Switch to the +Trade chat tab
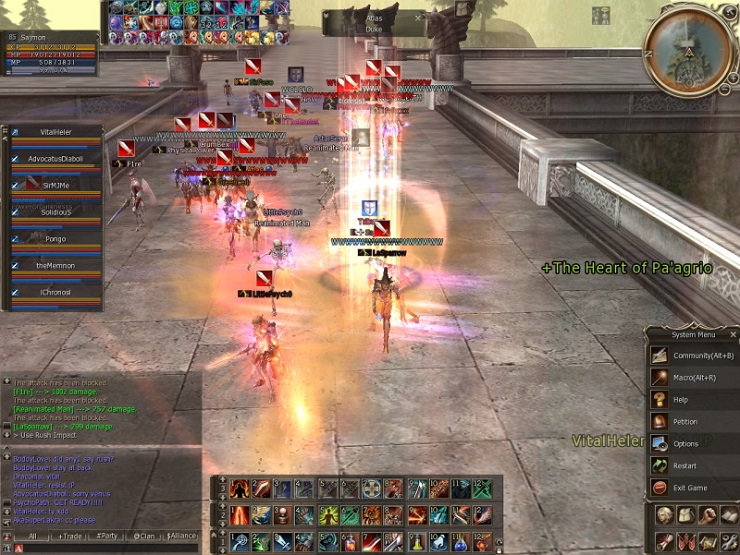The height and width of the screenshot is (555, 740). click(x=72, y=536)
